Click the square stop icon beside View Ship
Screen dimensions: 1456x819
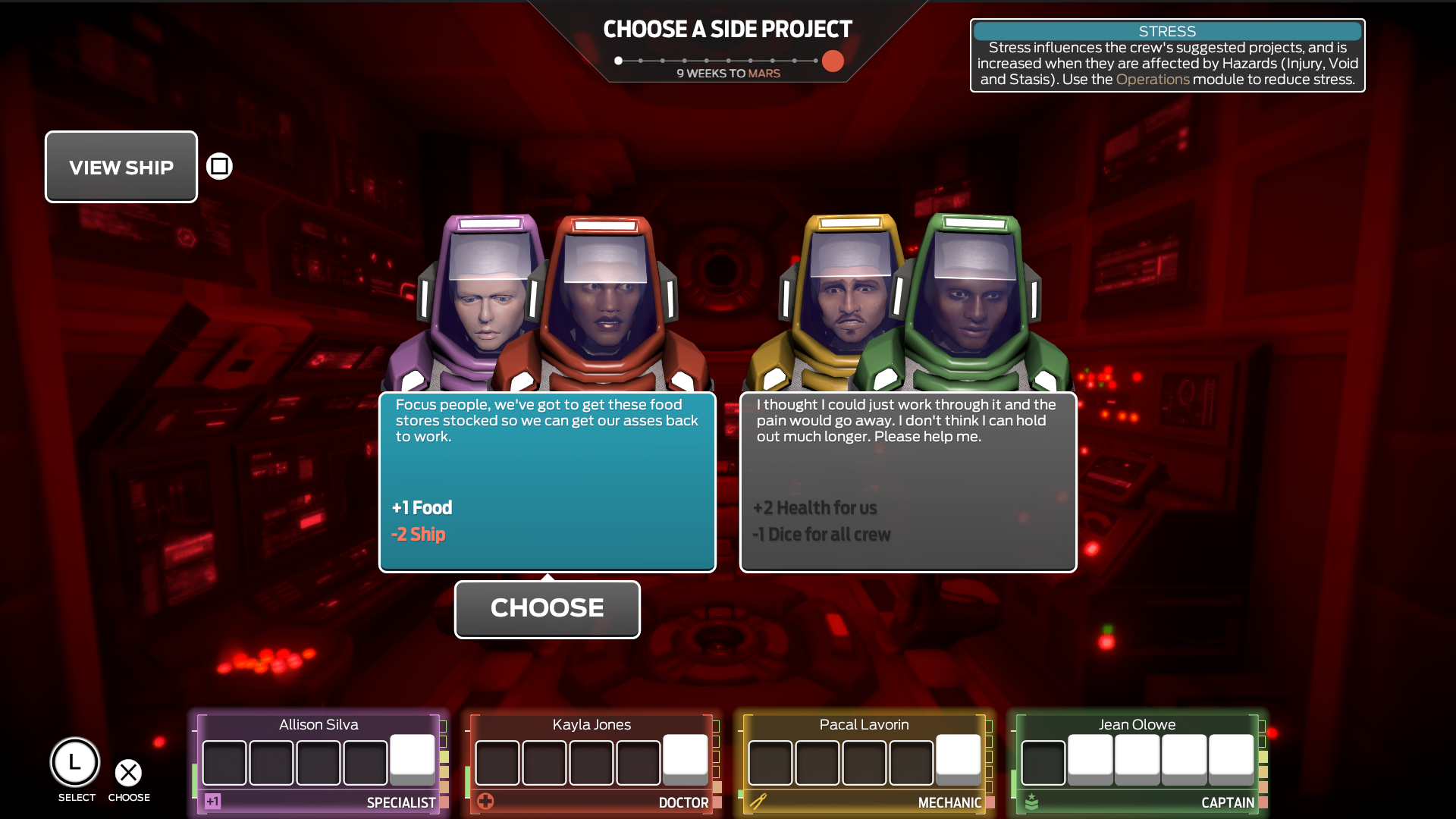pos(218,166)
